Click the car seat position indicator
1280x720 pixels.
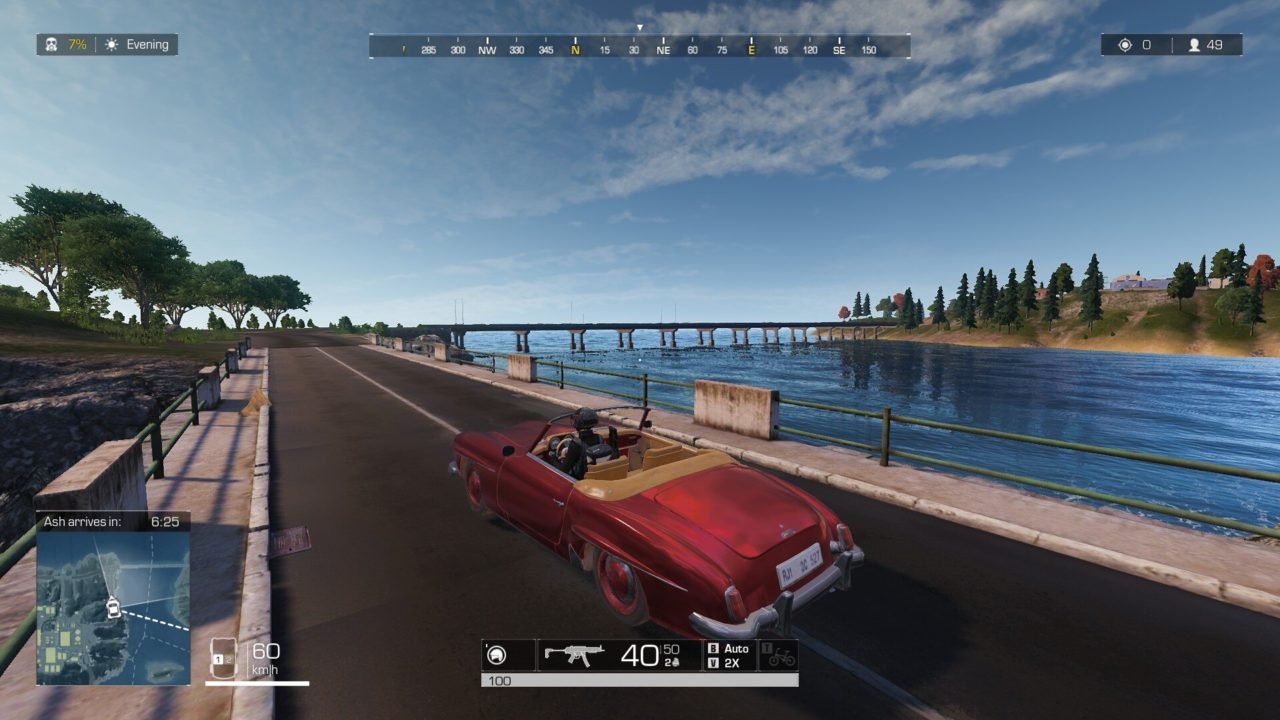pos(224,658)
